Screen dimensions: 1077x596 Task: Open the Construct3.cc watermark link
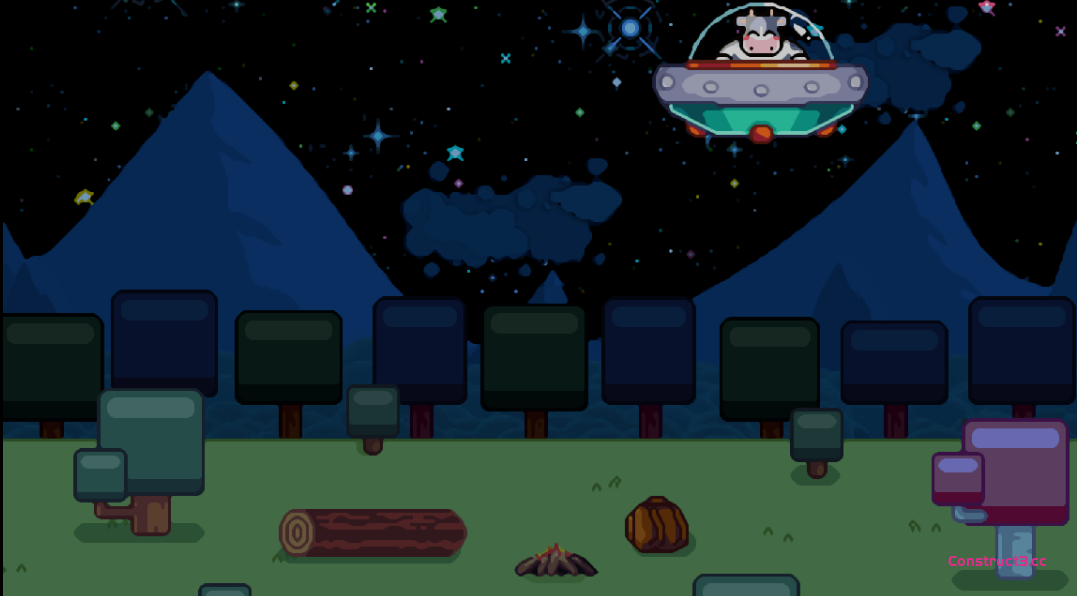tap(996, 561)
